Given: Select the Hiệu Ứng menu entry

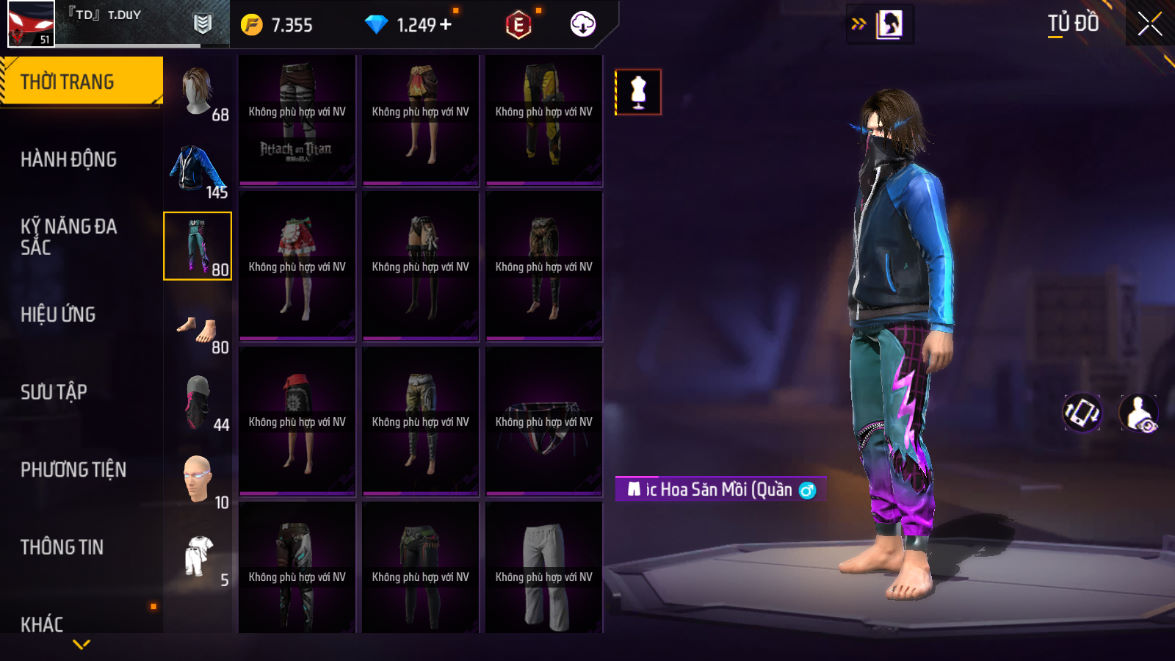Looking at the screenshot, I should 58,314.
